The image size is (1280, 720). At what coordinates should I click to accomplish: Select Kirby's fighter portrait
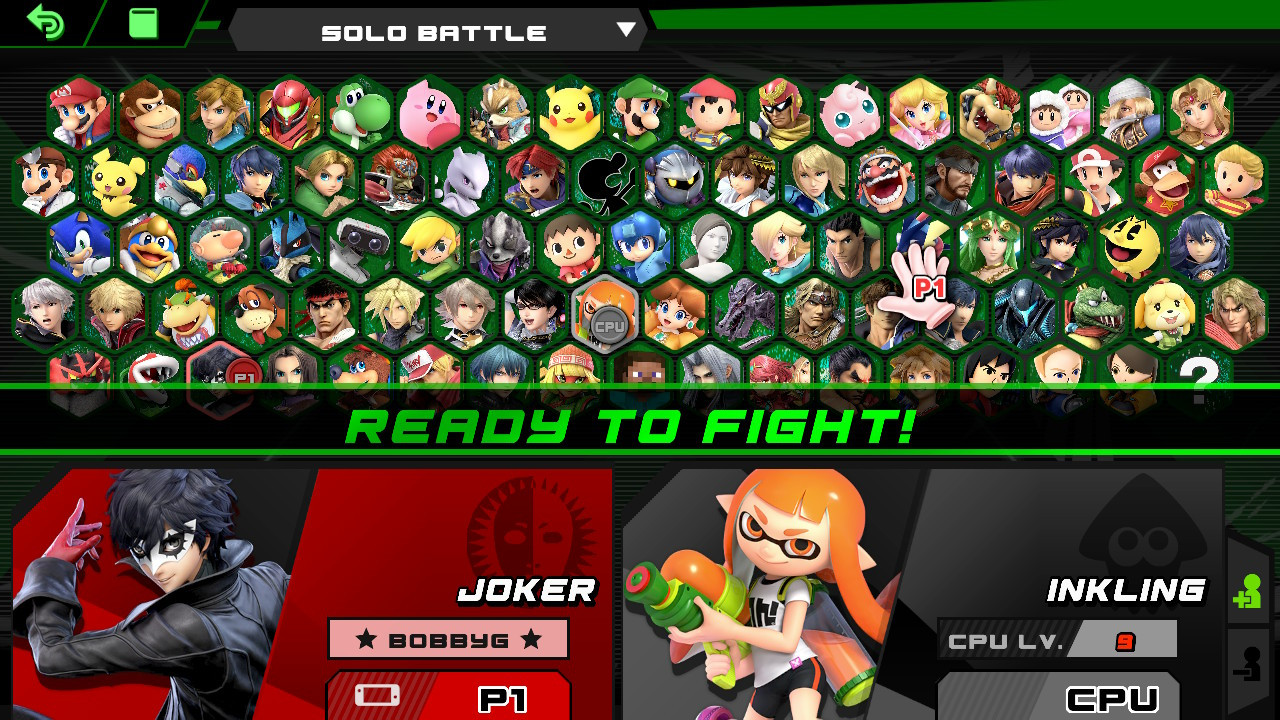tap(428, 113)
